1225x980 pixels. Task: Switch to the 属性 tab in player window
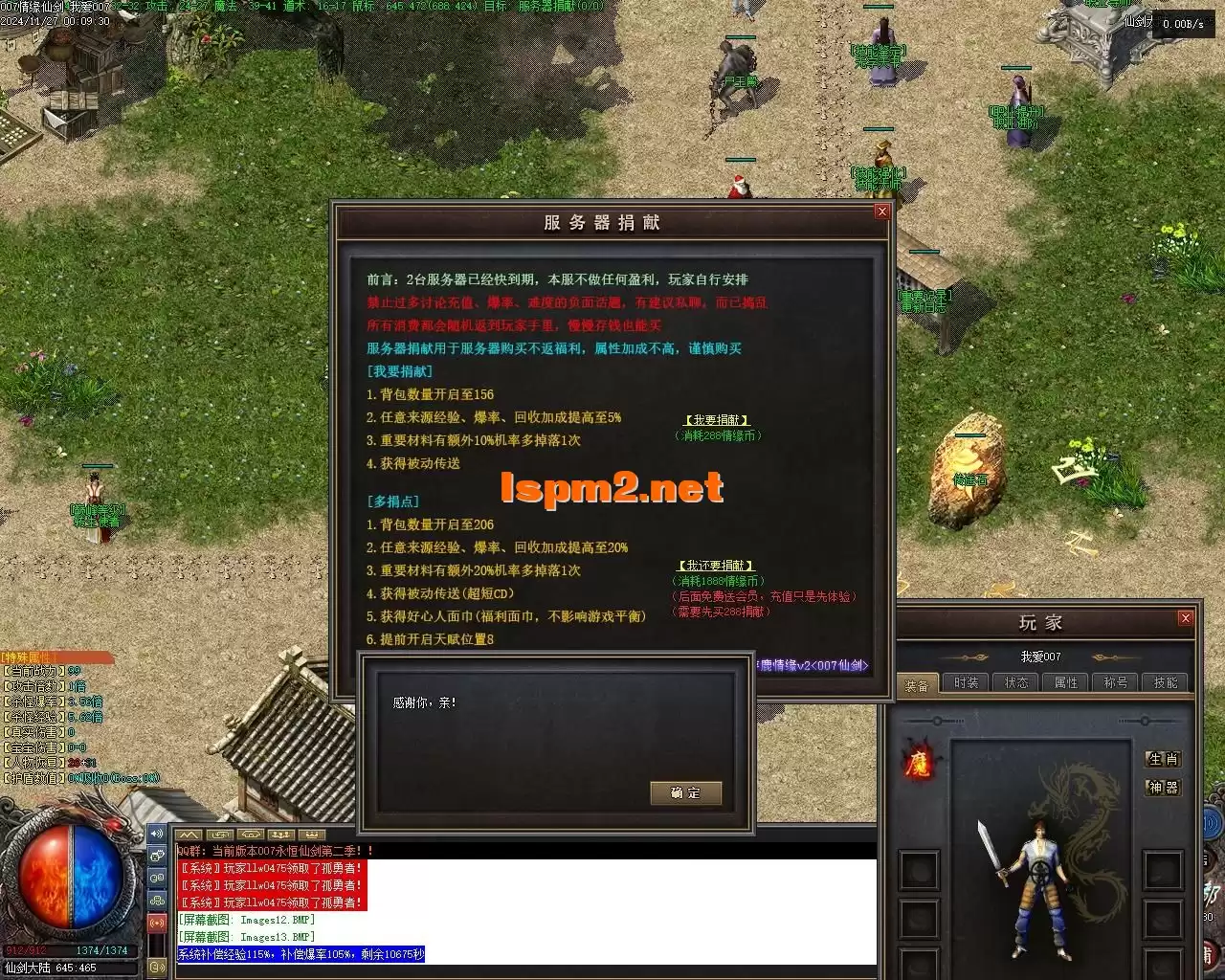[x=1065, y=682]
